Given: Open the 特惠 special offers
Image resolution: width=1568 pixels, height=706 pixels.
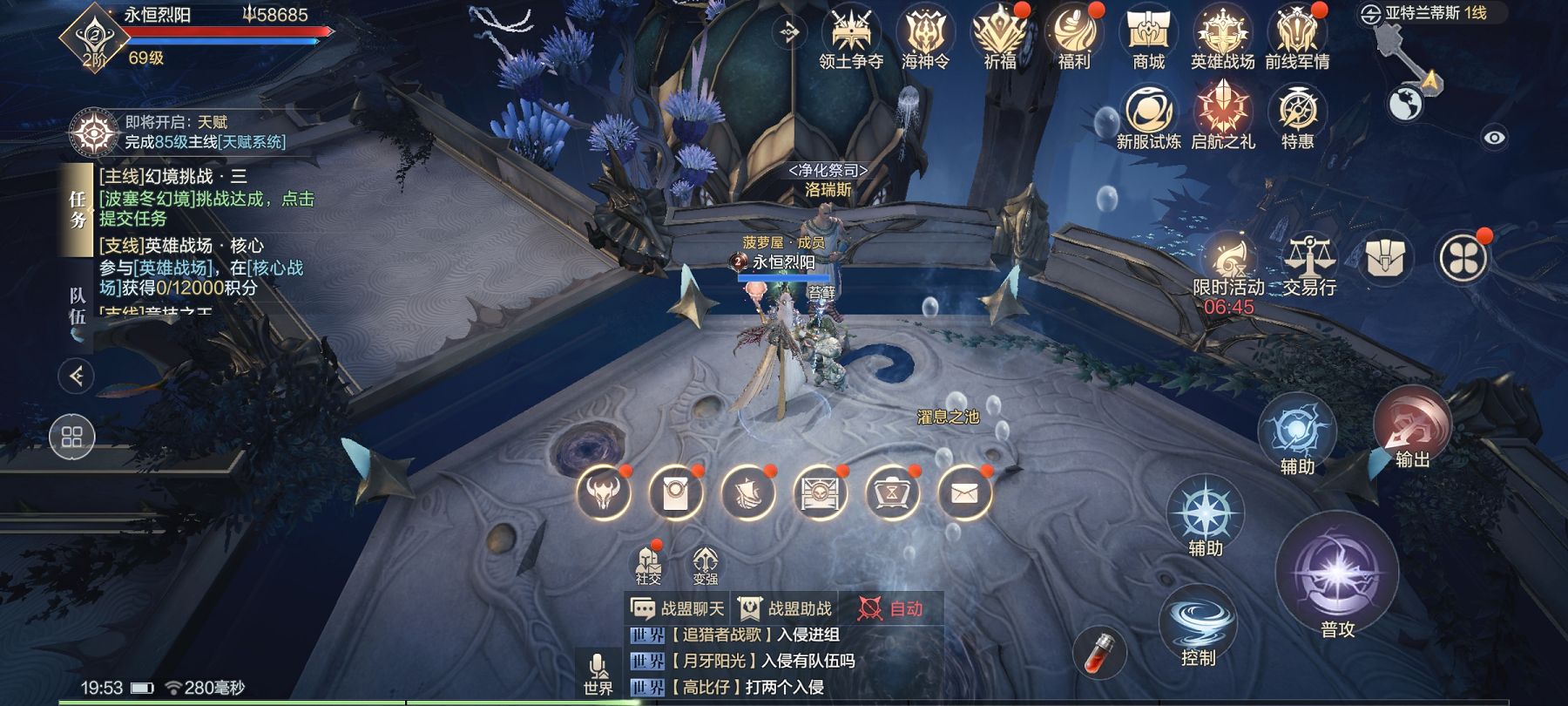Looking at the screenshot, I should (1297, 114).
